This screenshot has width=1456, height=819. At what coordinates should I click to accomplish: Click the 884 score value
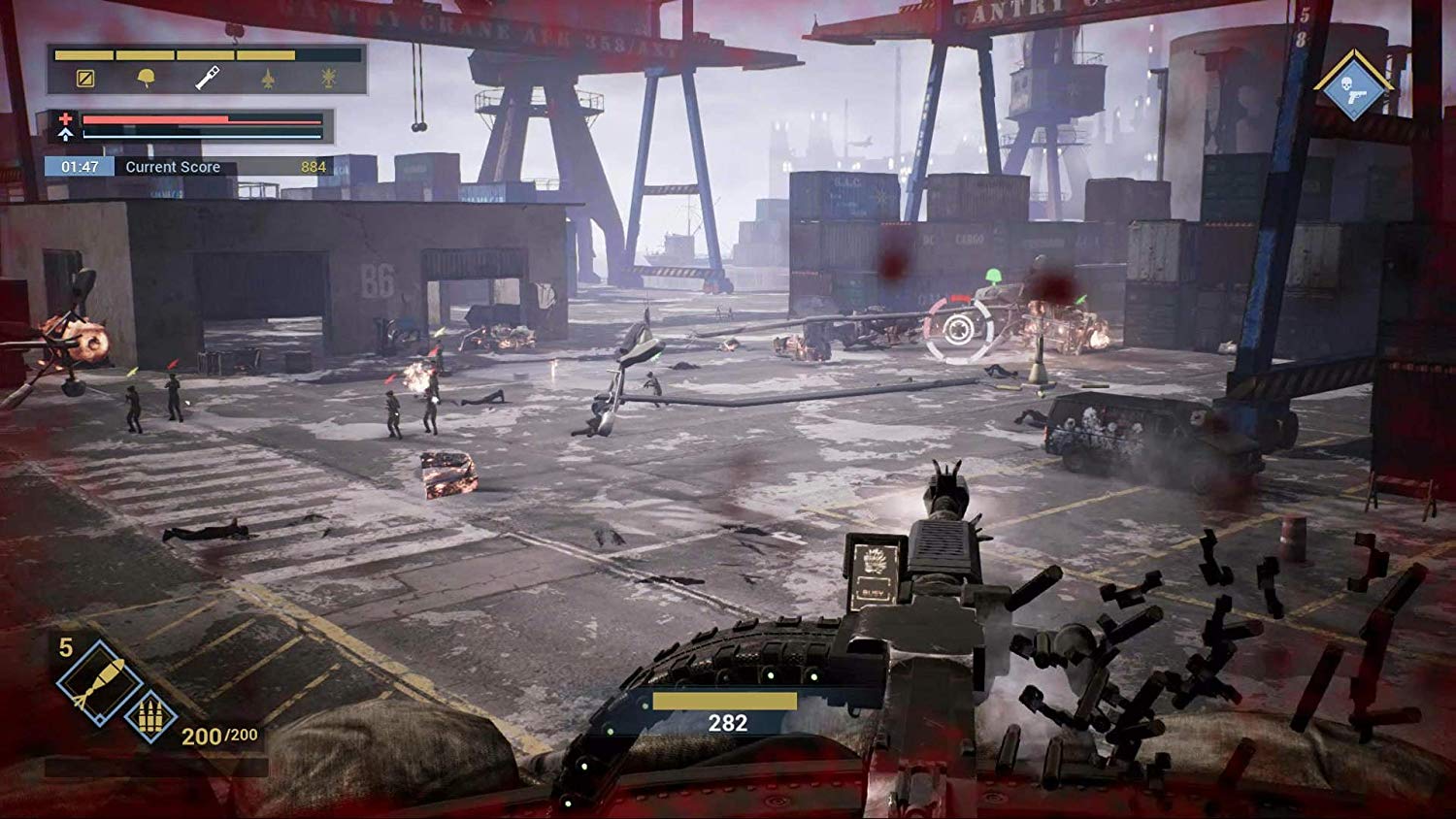click(x=314, y=167)
